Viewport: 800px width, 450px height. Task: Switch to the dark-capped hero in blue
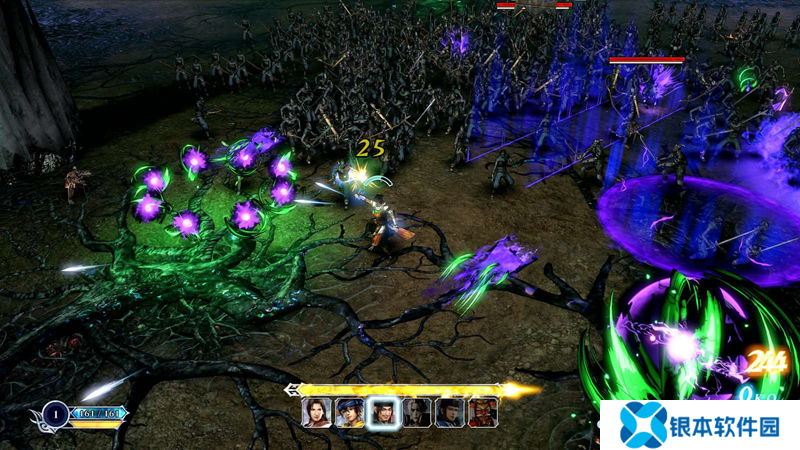tap(449, 412)
